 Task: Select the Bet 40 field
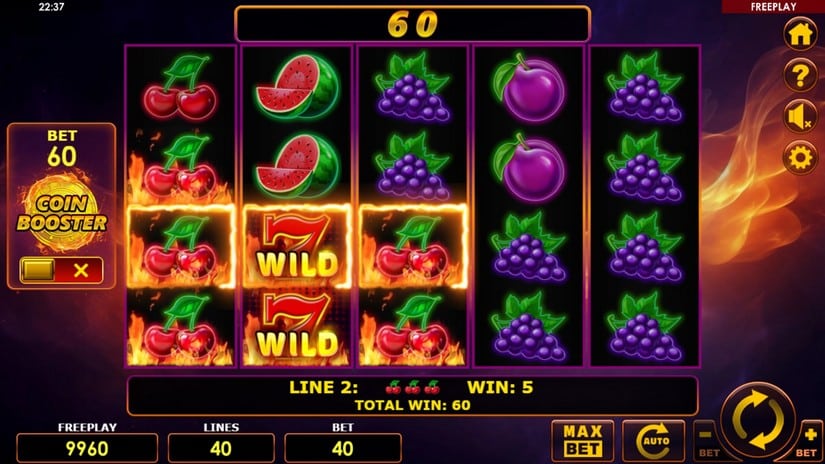pyautogui.click(x=343, y=447)
